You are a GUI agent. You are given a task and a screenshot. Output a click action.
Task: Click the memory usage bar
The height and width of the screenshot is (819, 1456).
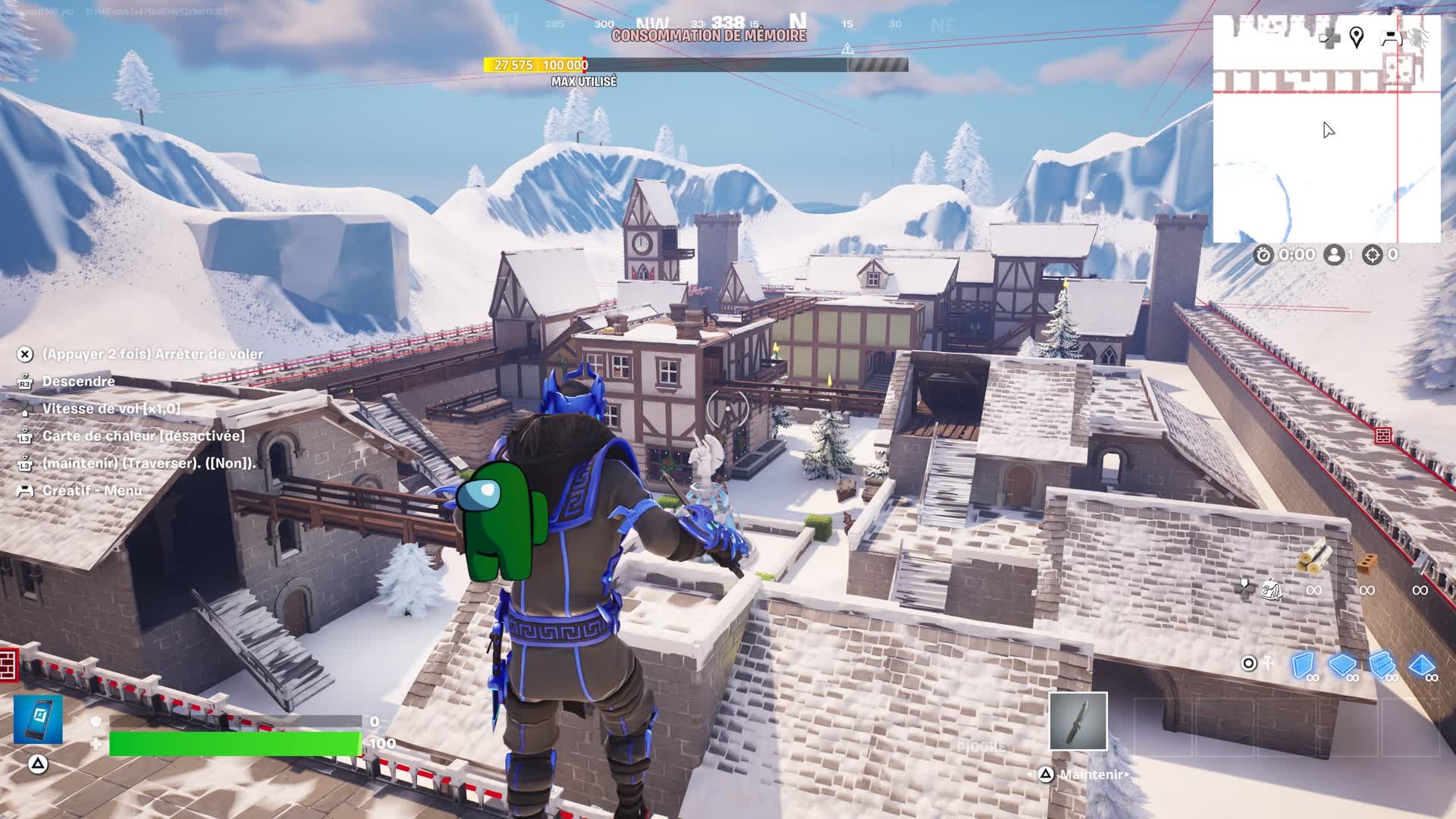point(695,65)
